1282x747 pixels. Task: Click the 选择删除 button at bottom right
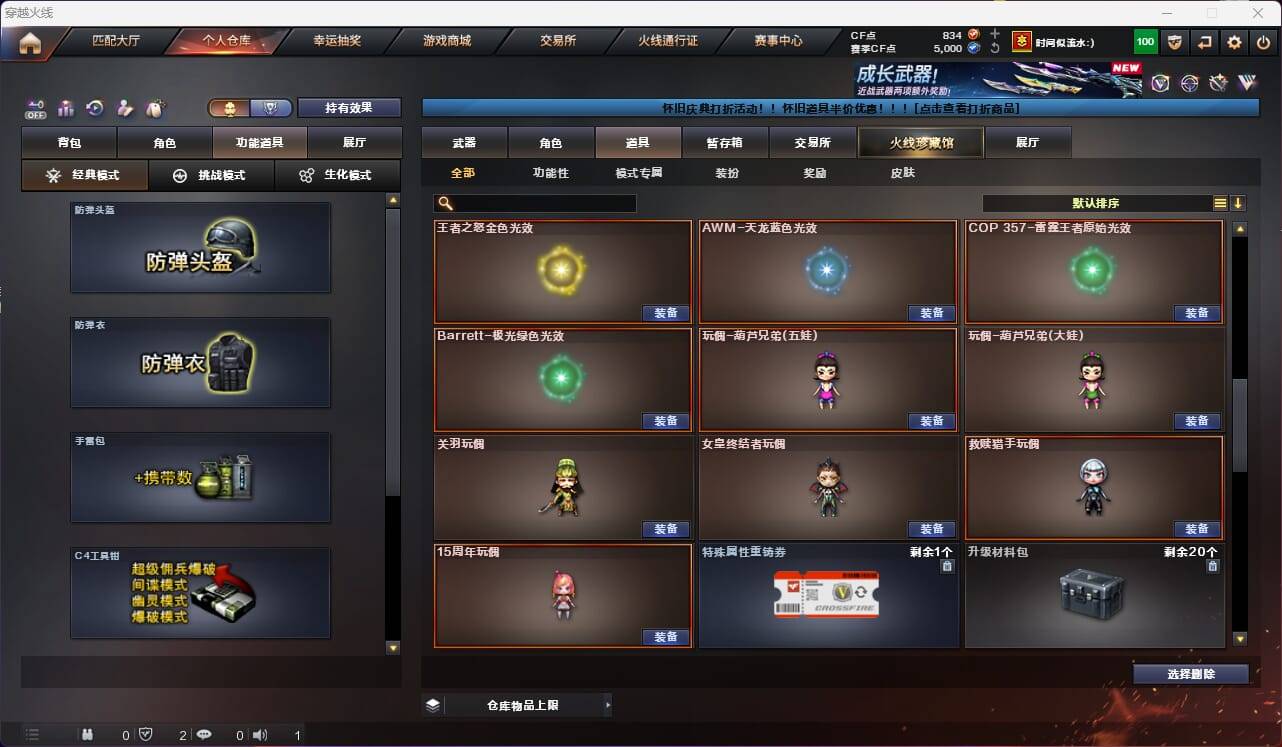[1190, 674]
